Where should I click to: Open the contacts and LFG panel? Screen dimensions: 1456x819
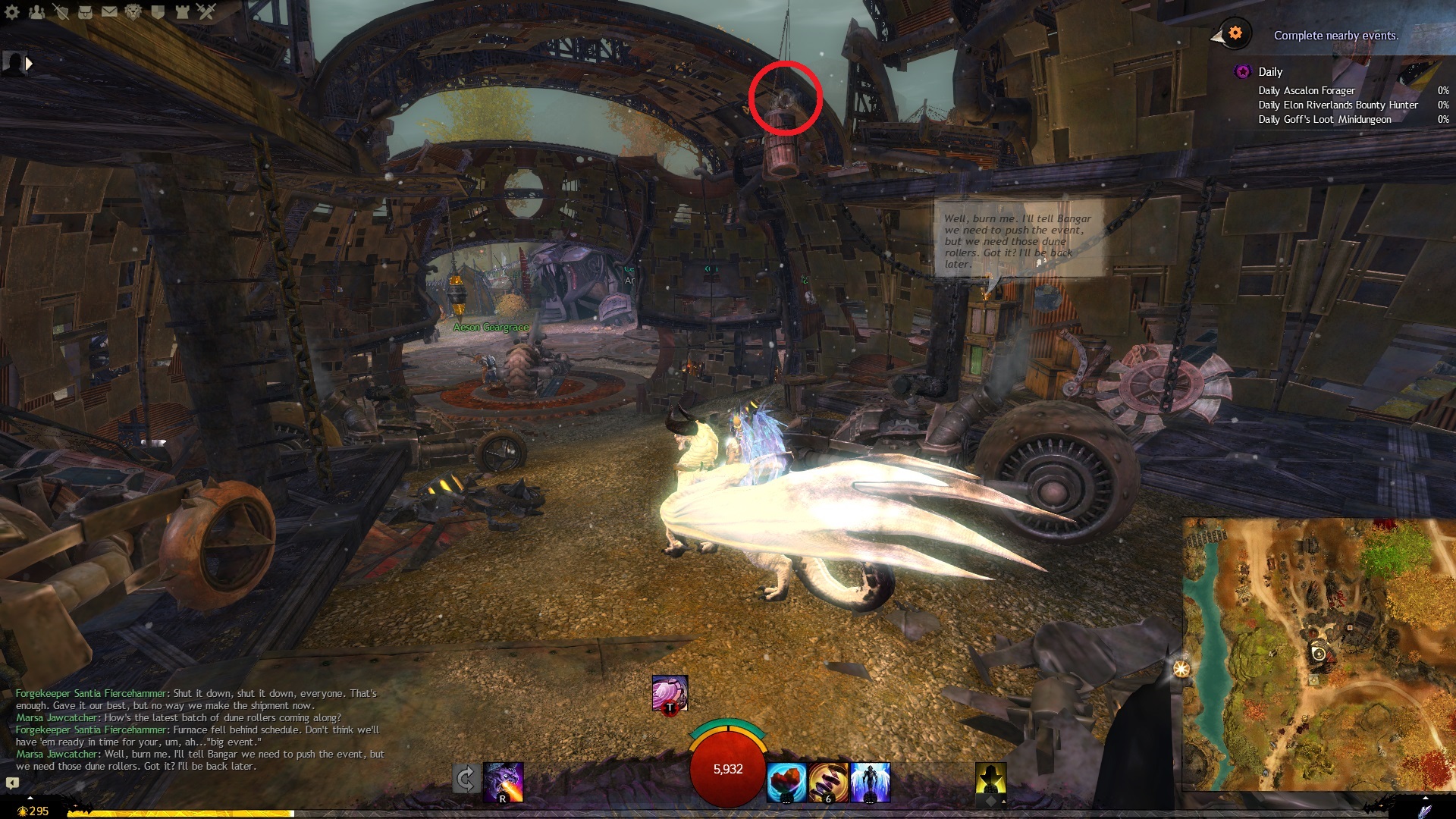[36, 11]
